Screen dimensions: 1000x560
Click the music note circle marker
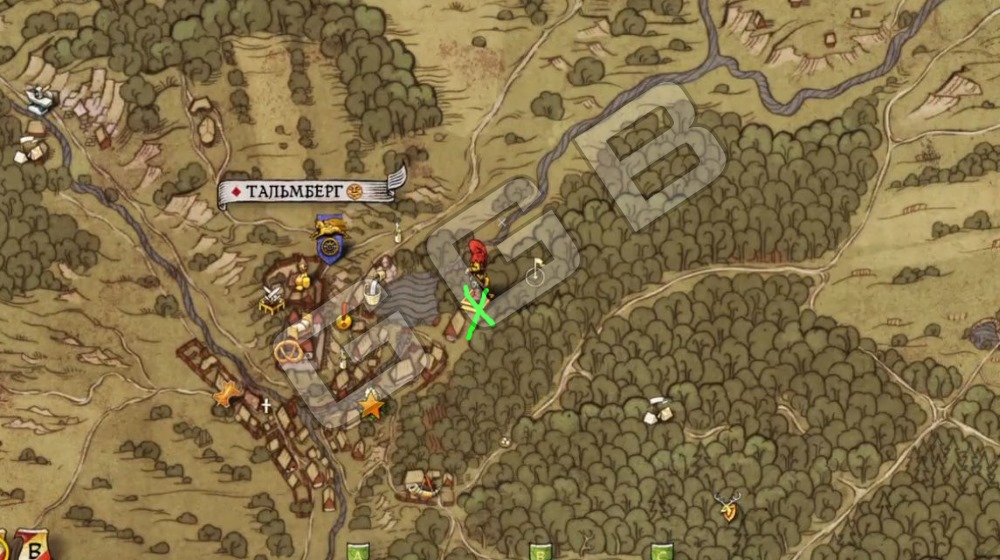536,269
